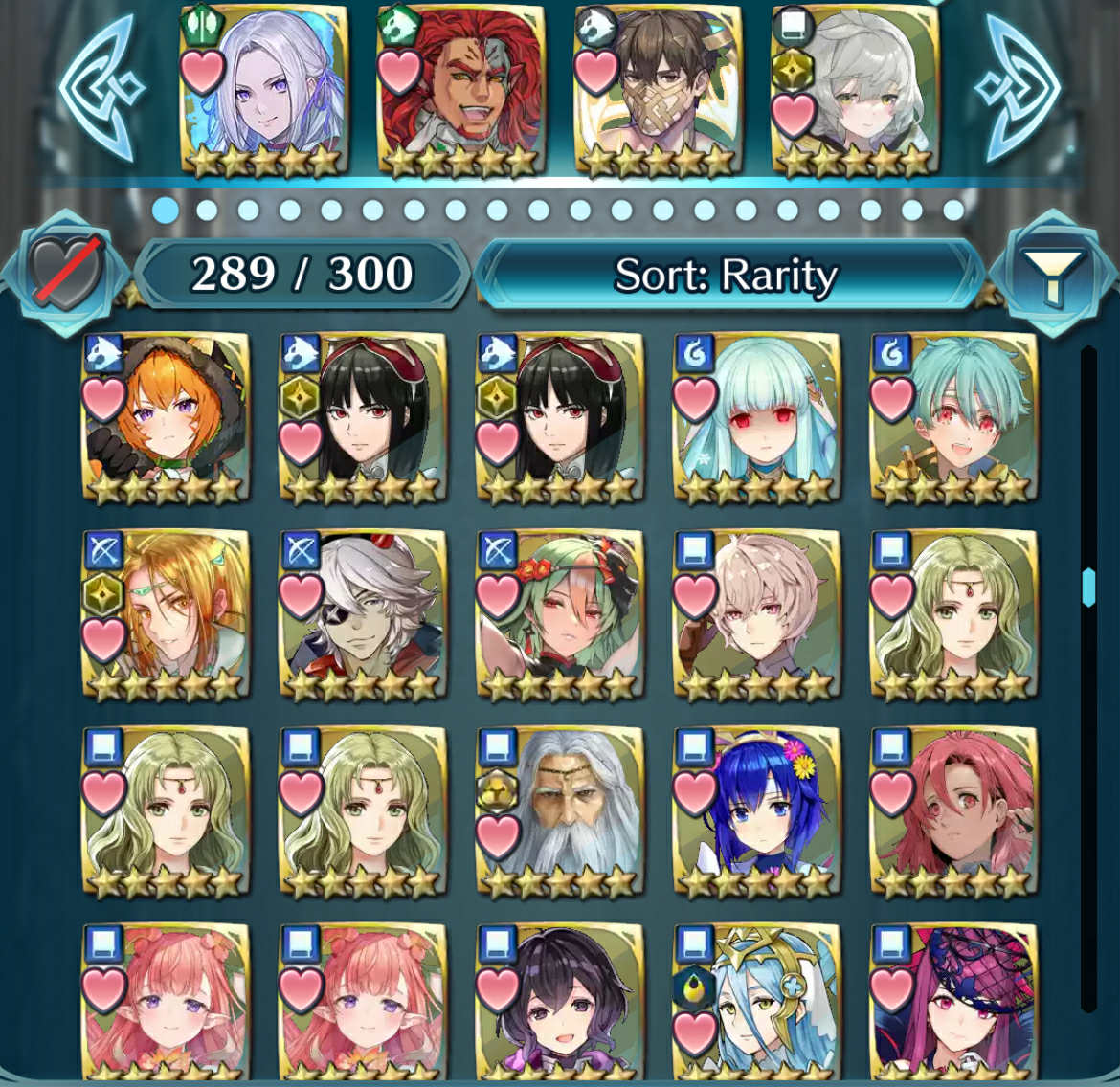Choose the lavender-haired hero in the team
The height and width of the screenshot is (1087, 1120).
[x=264, y=91]
